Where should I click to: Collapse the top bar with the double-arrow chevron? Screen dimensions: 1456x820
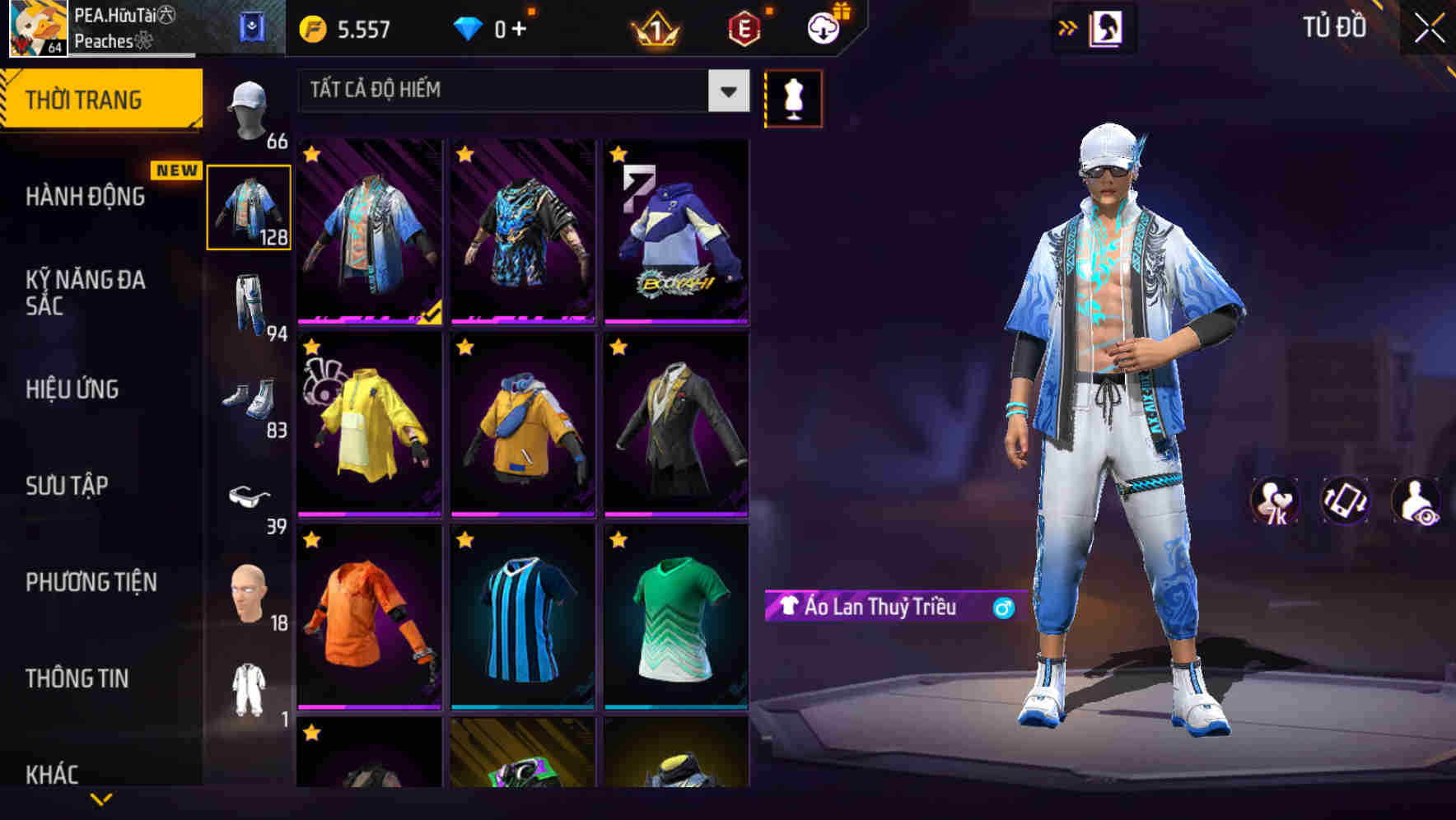[1067, 26]
